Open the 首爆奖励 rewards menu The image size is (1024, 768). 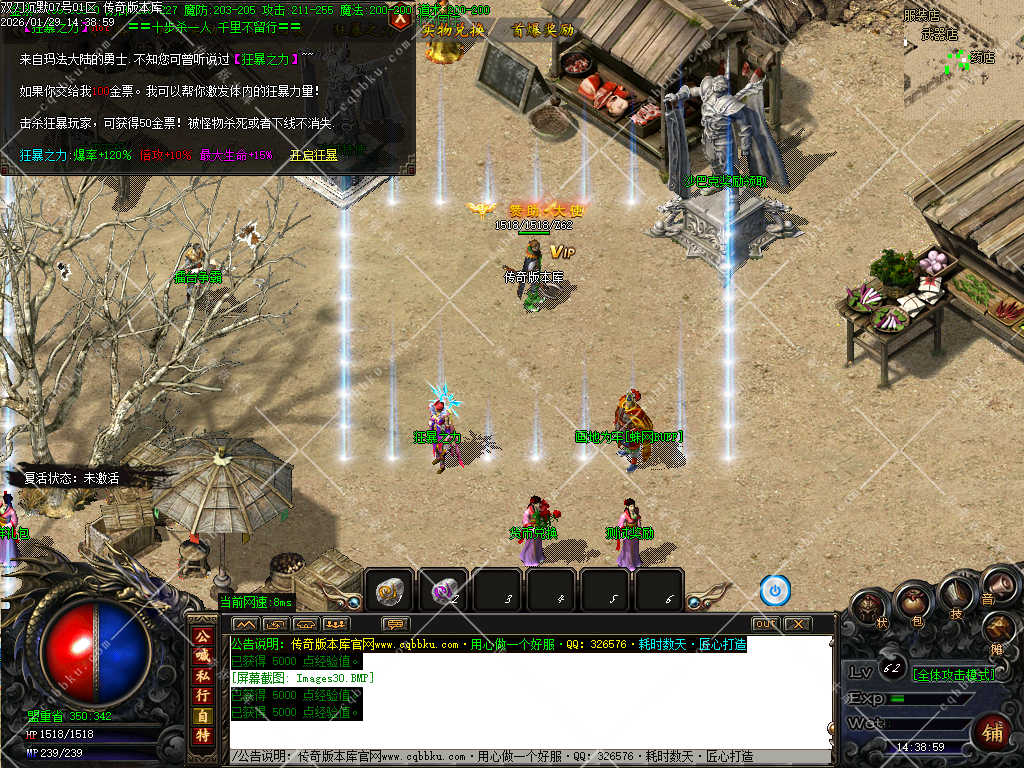[x=543, y=30]
